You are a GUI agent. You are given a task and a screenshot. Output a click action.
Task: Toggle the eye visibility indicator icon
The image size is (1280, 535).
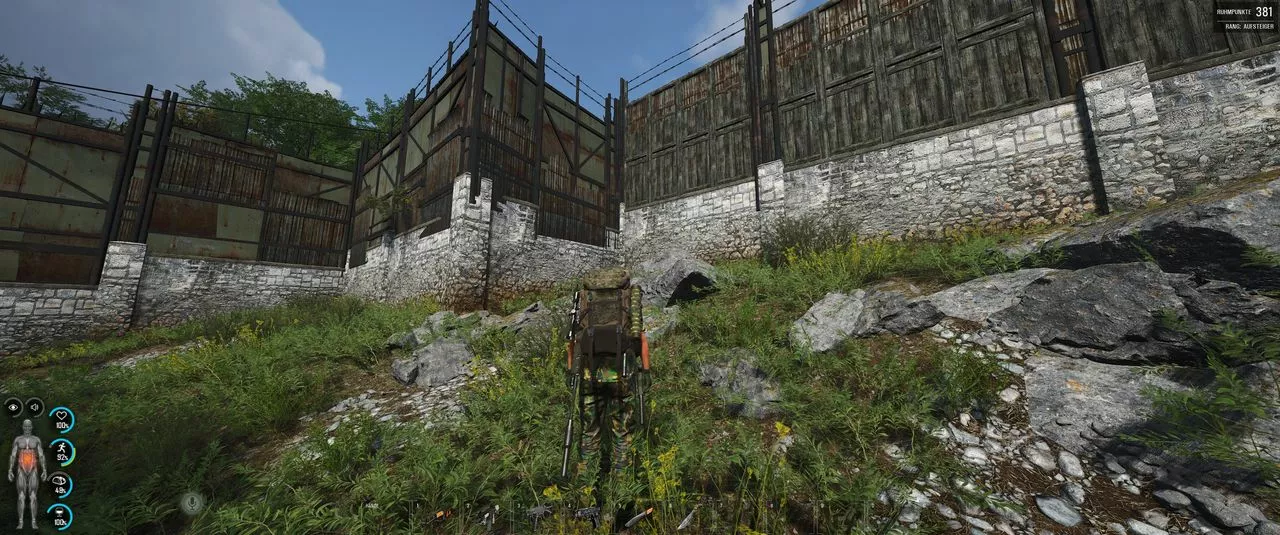13,406
